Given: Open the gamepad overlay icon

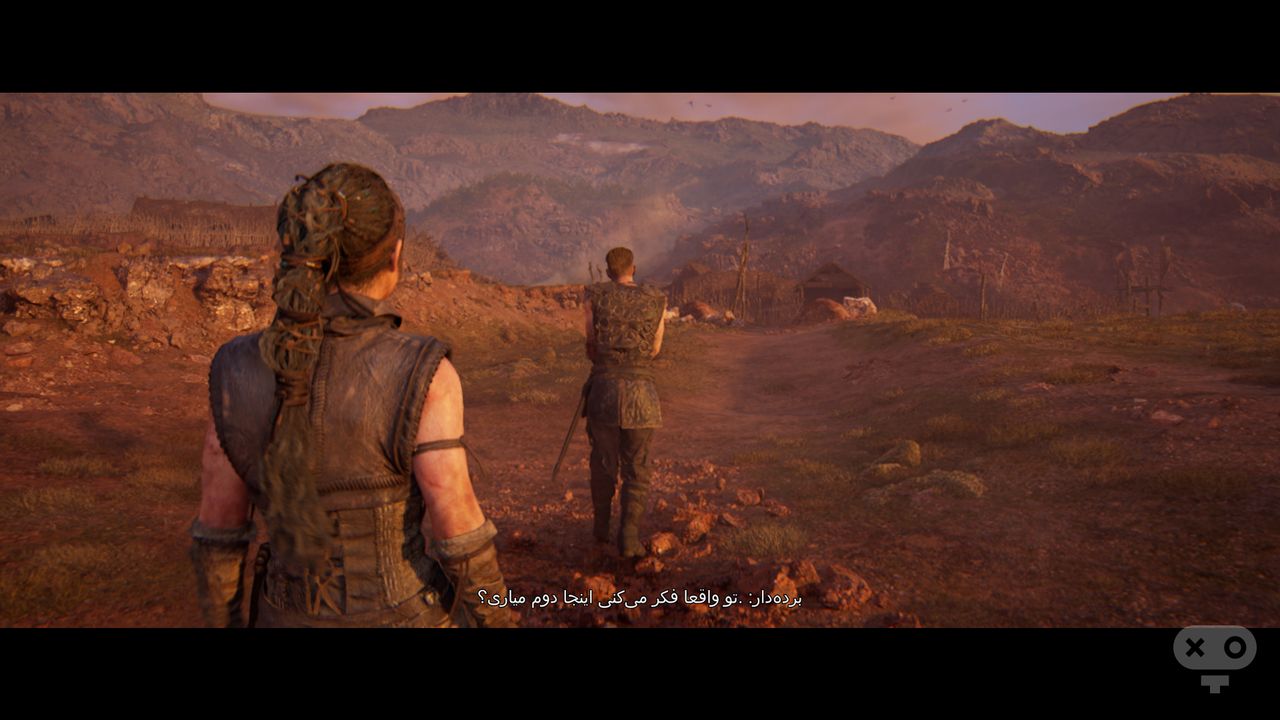Looking at the screenshot, I should (1214, 653).
